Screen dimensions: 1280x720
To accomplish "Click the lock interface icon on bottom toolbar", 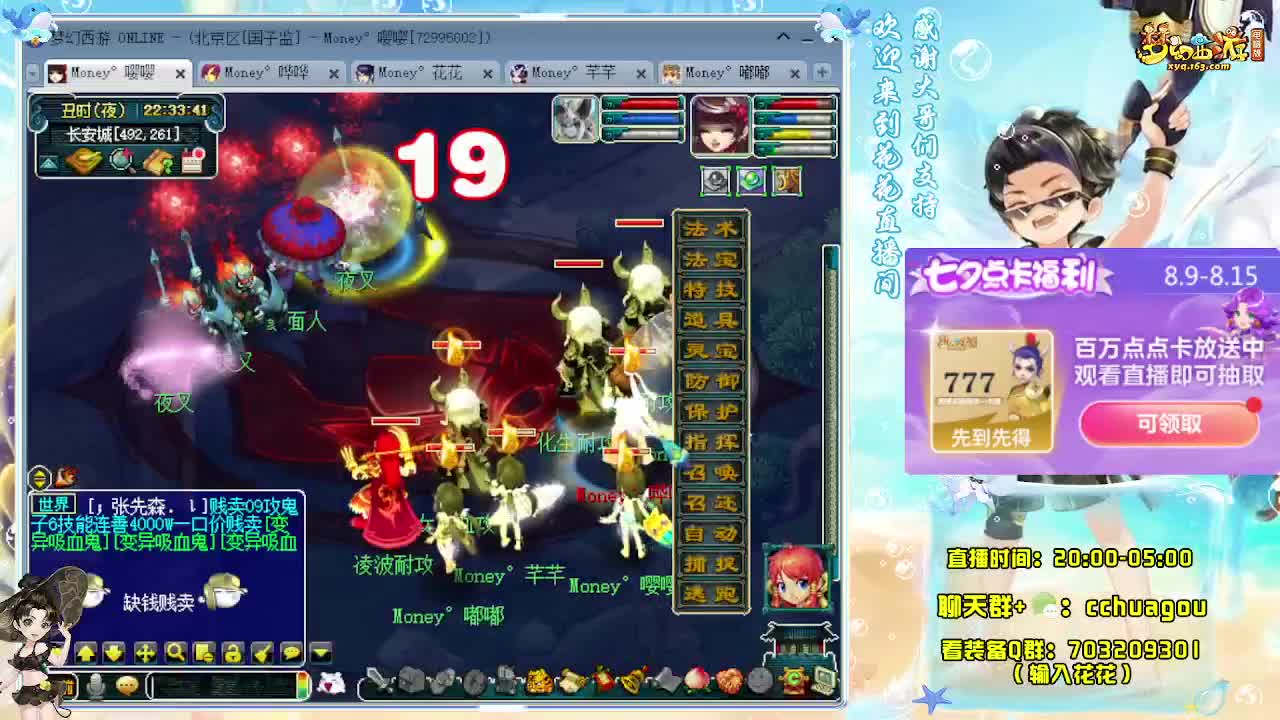I will tap(234, 654).
